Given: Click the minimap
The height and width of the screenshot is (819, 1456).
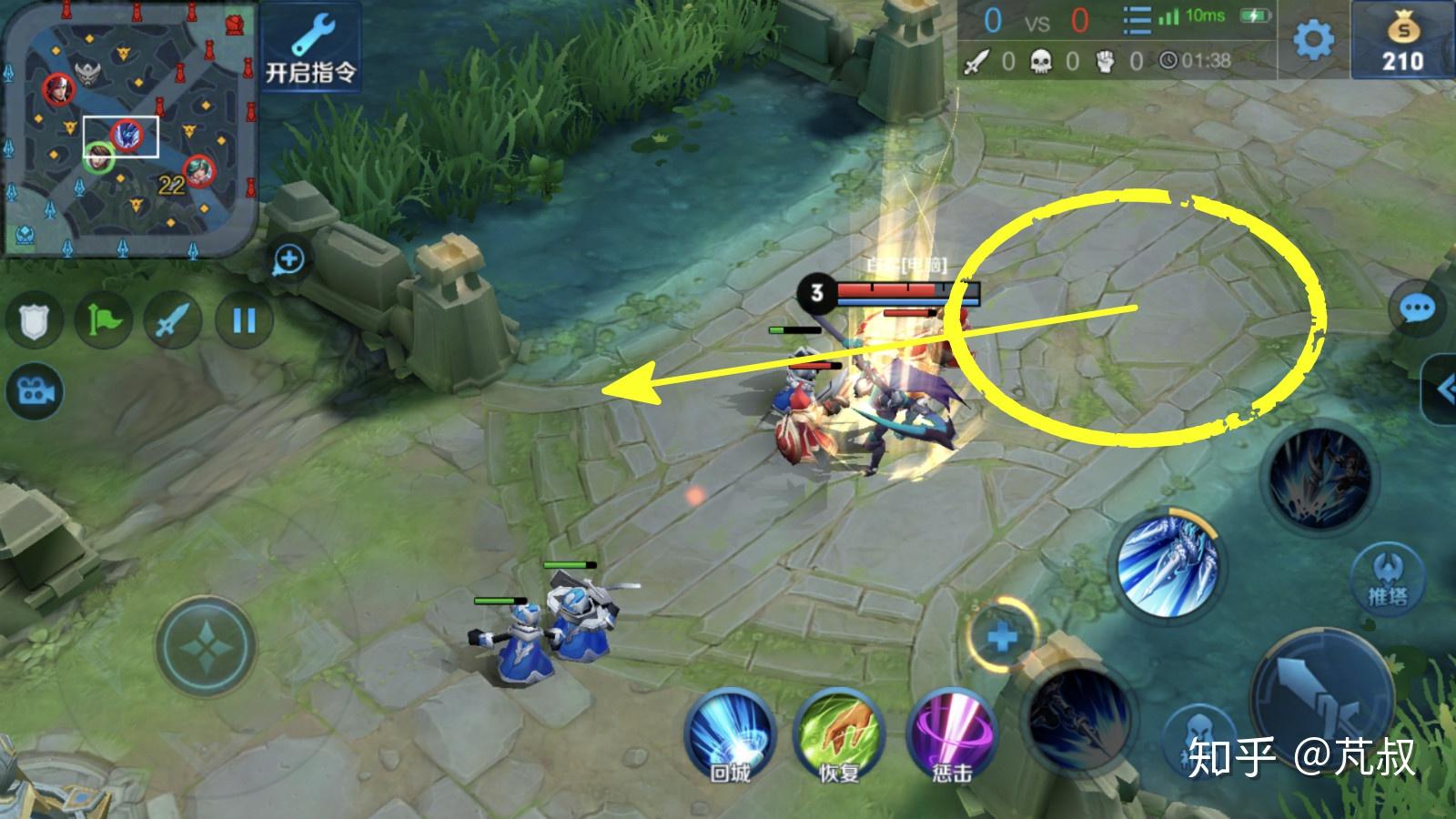Looking at the screenshot, I should point(127,127).
